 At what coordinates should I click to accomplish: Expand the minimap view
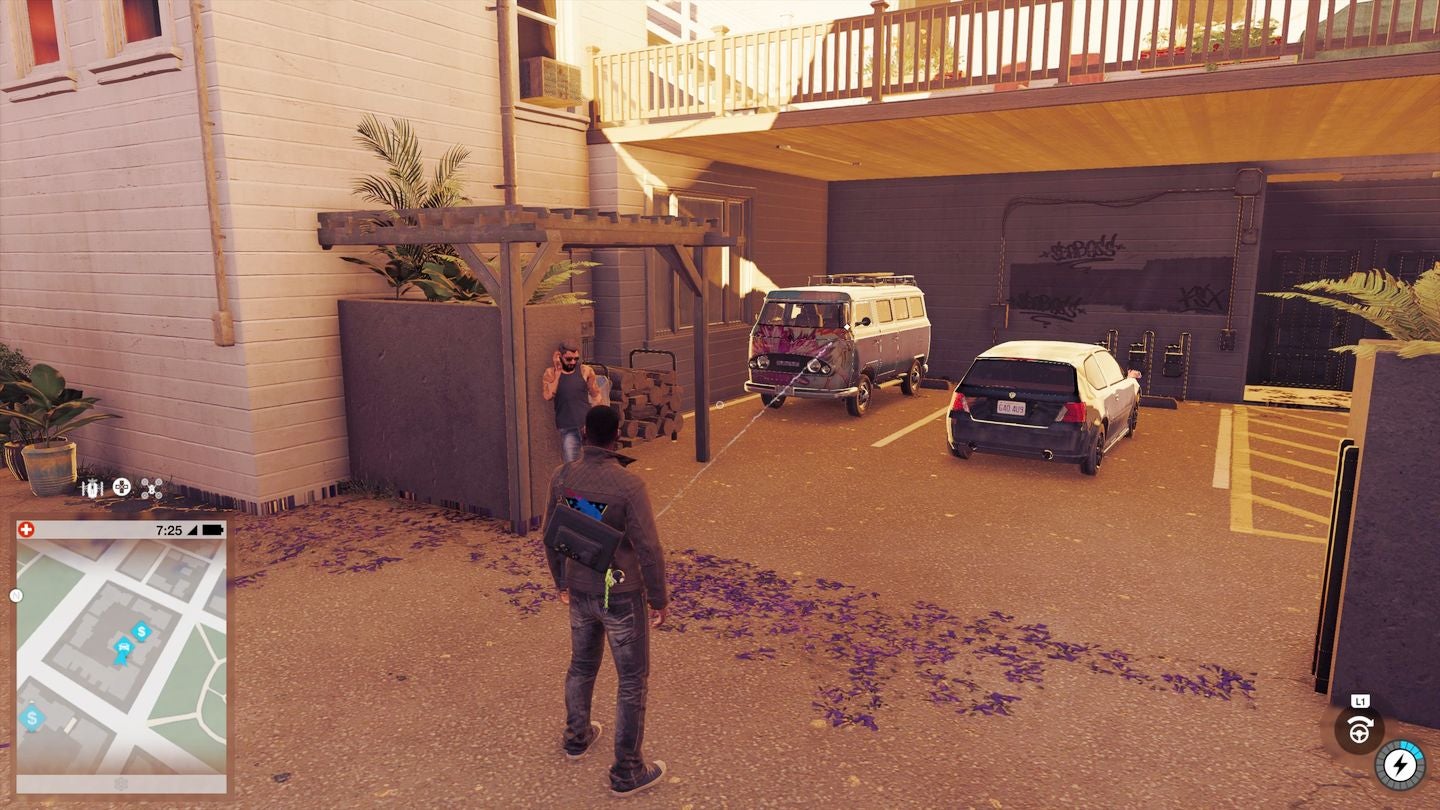pyautogui.click(x=120, y=655)
